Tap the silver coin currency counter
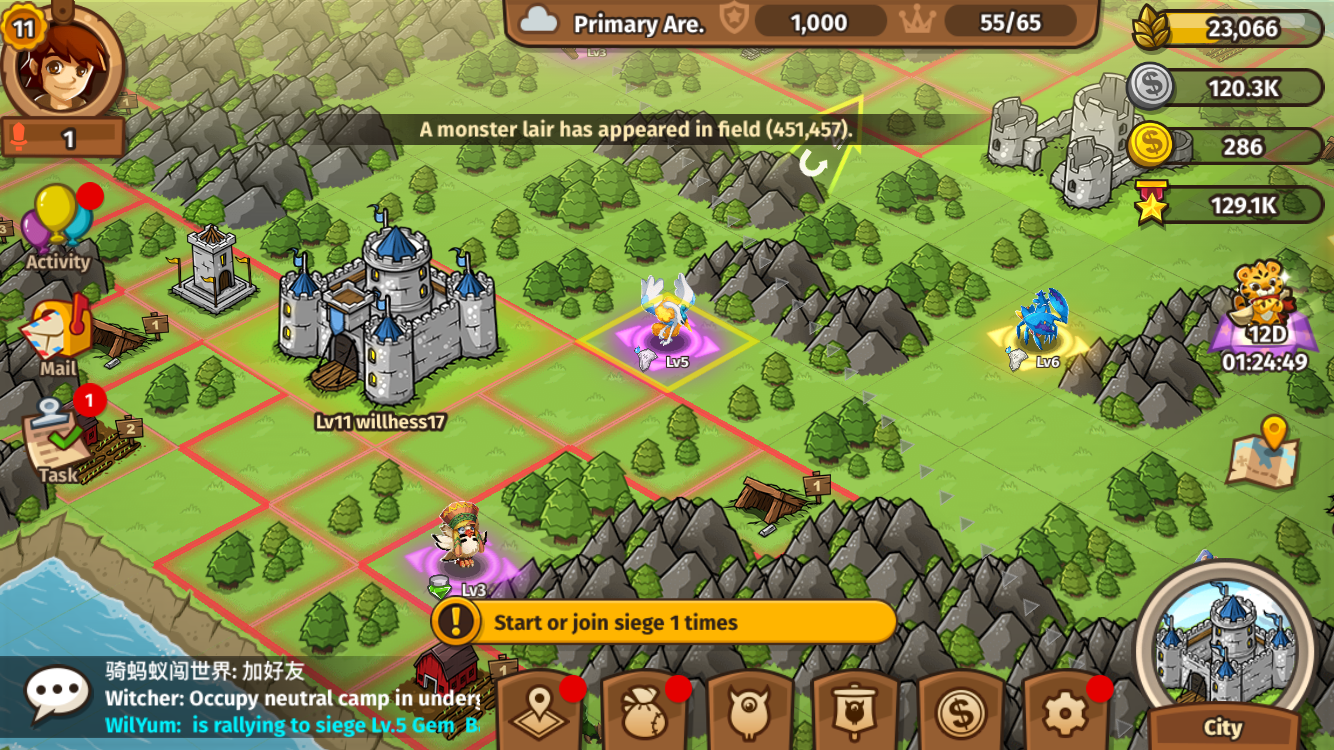This screenshot has width=1334, height=750. (1228, 89)
